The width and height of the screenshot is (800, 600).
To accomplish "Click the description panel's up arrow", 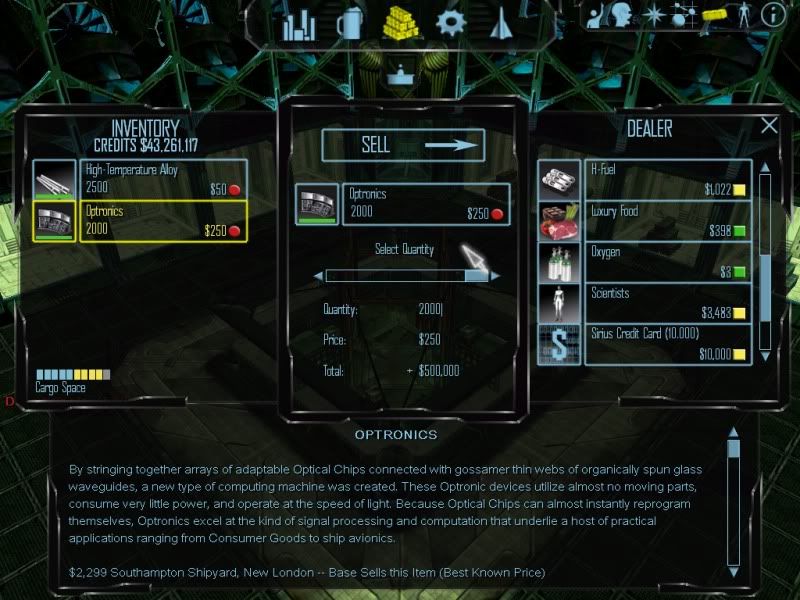I will [x=733, y=434].
